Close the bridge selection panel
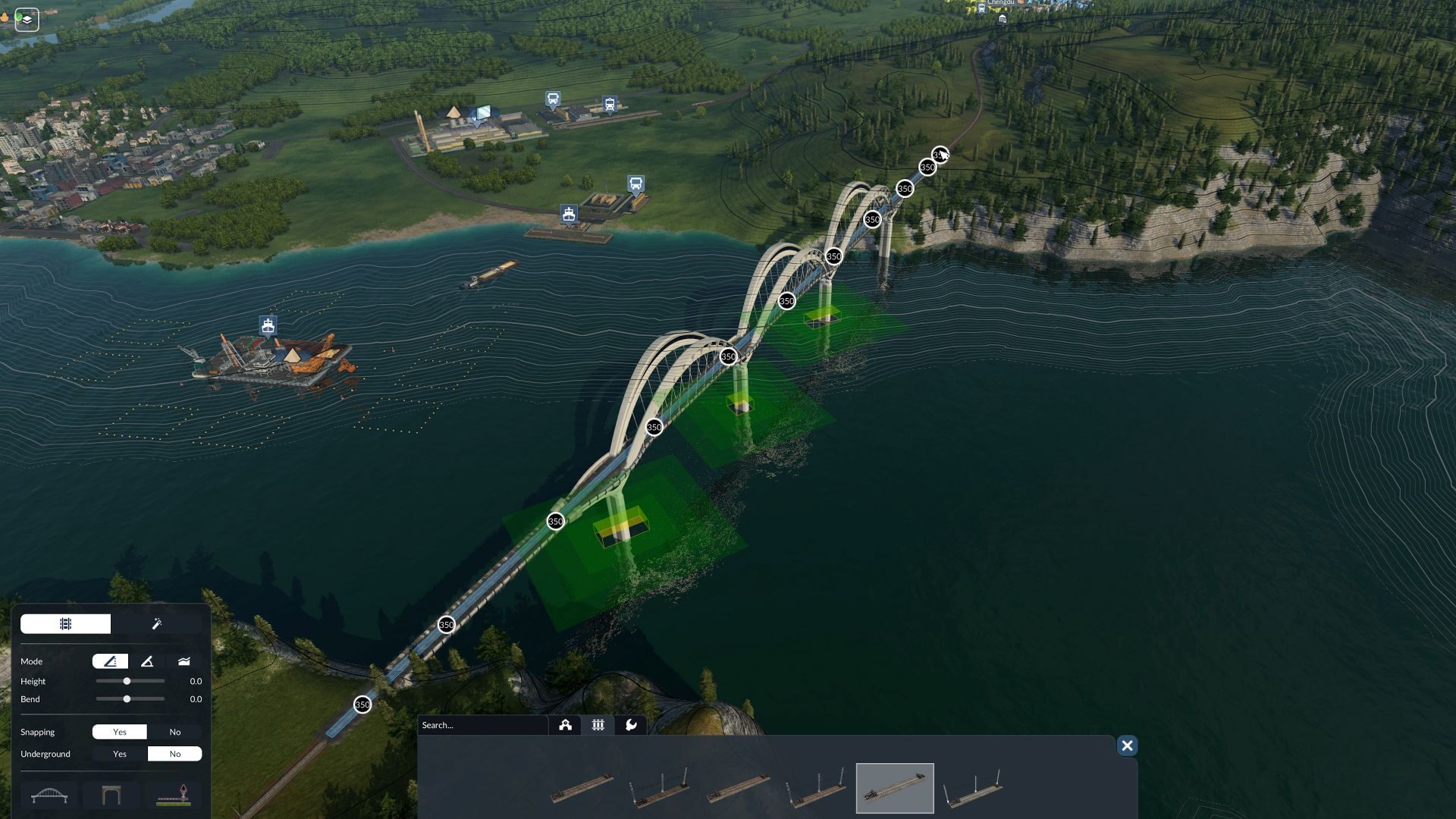1456x819 pixels. (x=1128, y=746)
